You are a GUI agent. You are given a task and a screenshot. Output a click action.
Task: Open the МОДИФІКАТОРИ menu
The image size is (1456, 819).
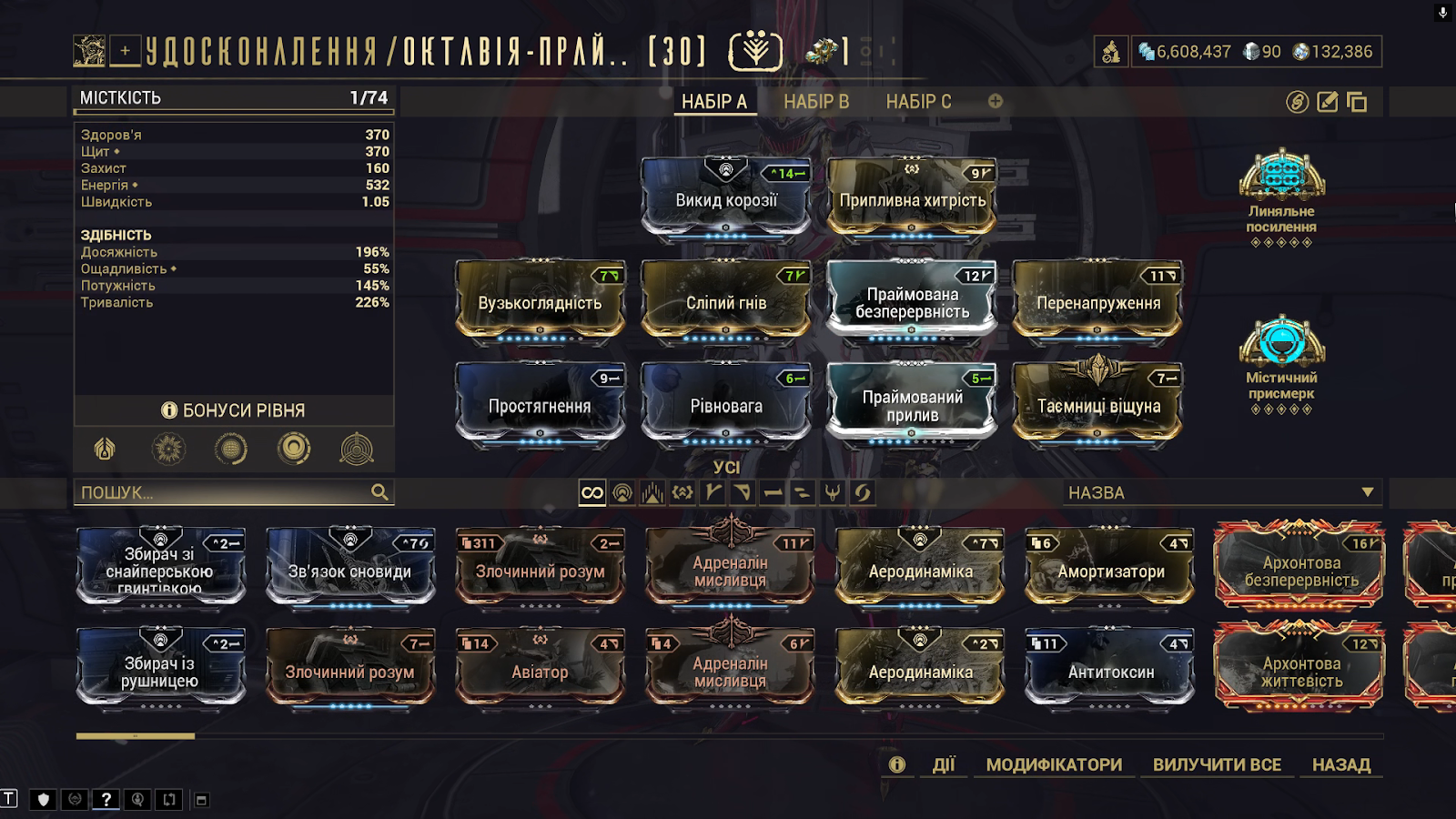pos(1054,764)
